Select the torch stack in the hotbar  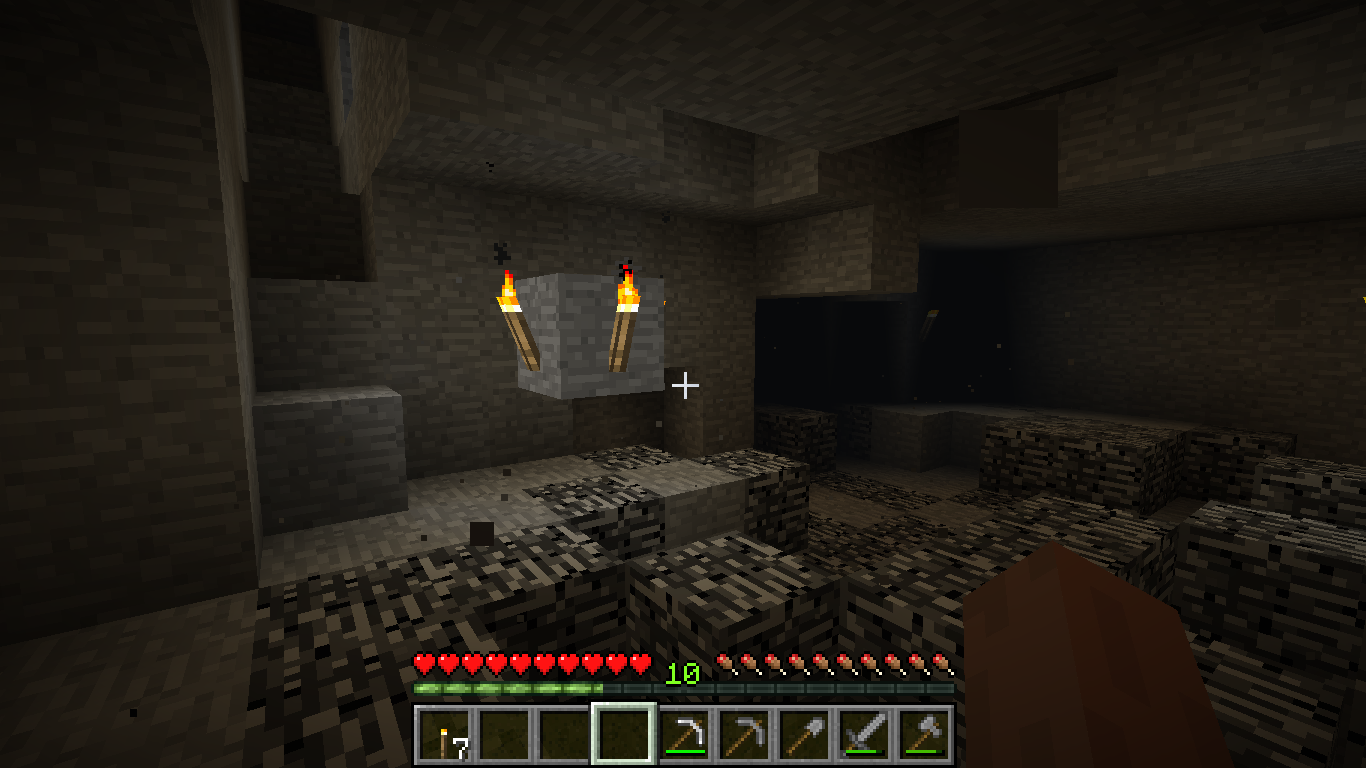(x=444, y=735)
